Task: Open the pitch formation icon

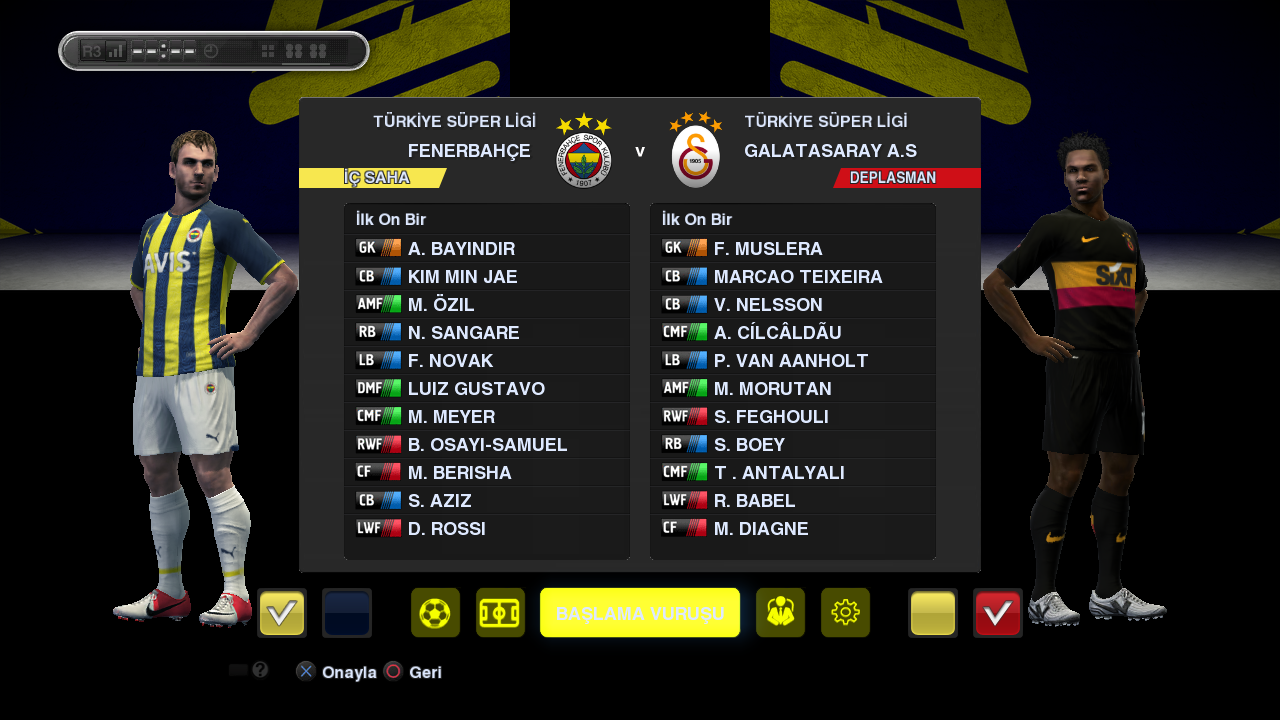Action: (500, 613)
